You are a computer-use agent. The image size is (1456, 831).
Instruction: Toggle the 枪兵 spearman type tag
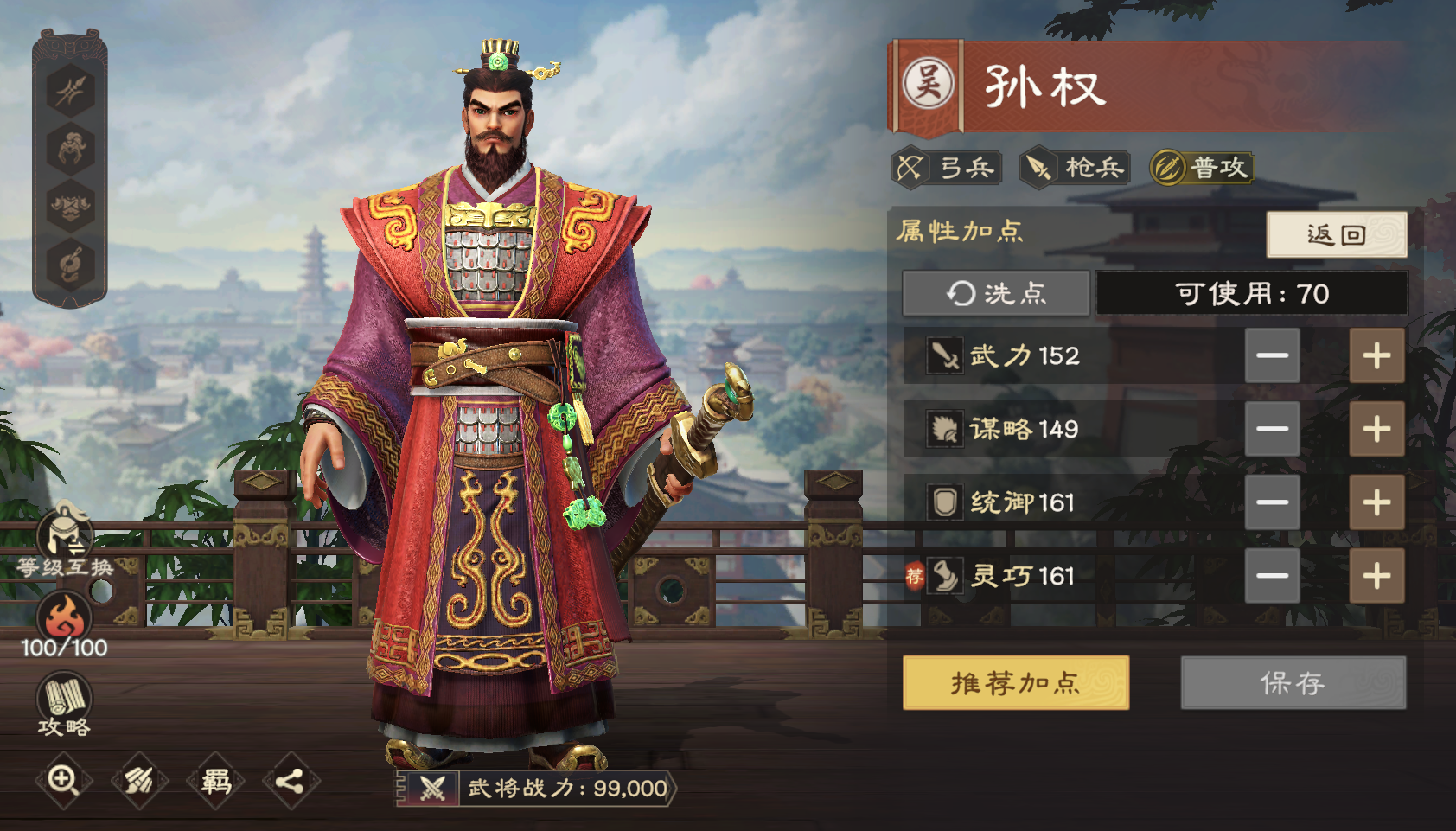pos(1076,168)
